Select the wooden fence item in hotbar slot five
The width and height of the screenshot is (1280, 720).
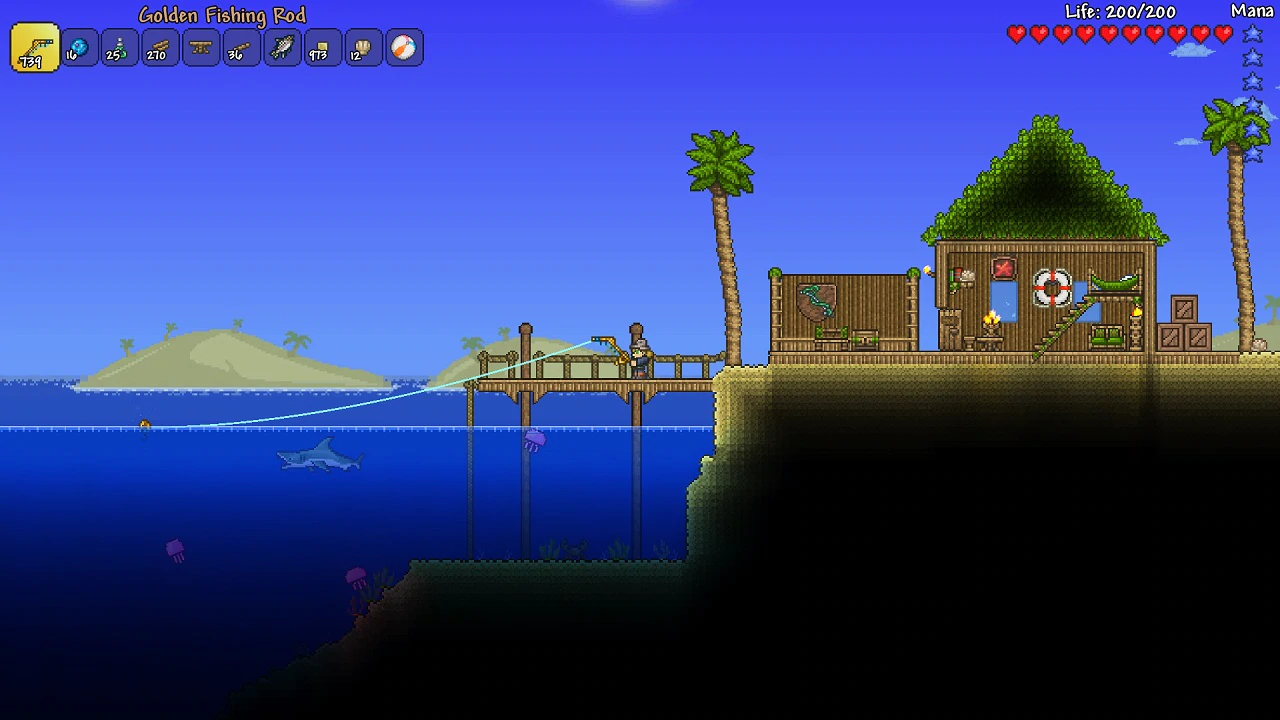click(200, 47)
